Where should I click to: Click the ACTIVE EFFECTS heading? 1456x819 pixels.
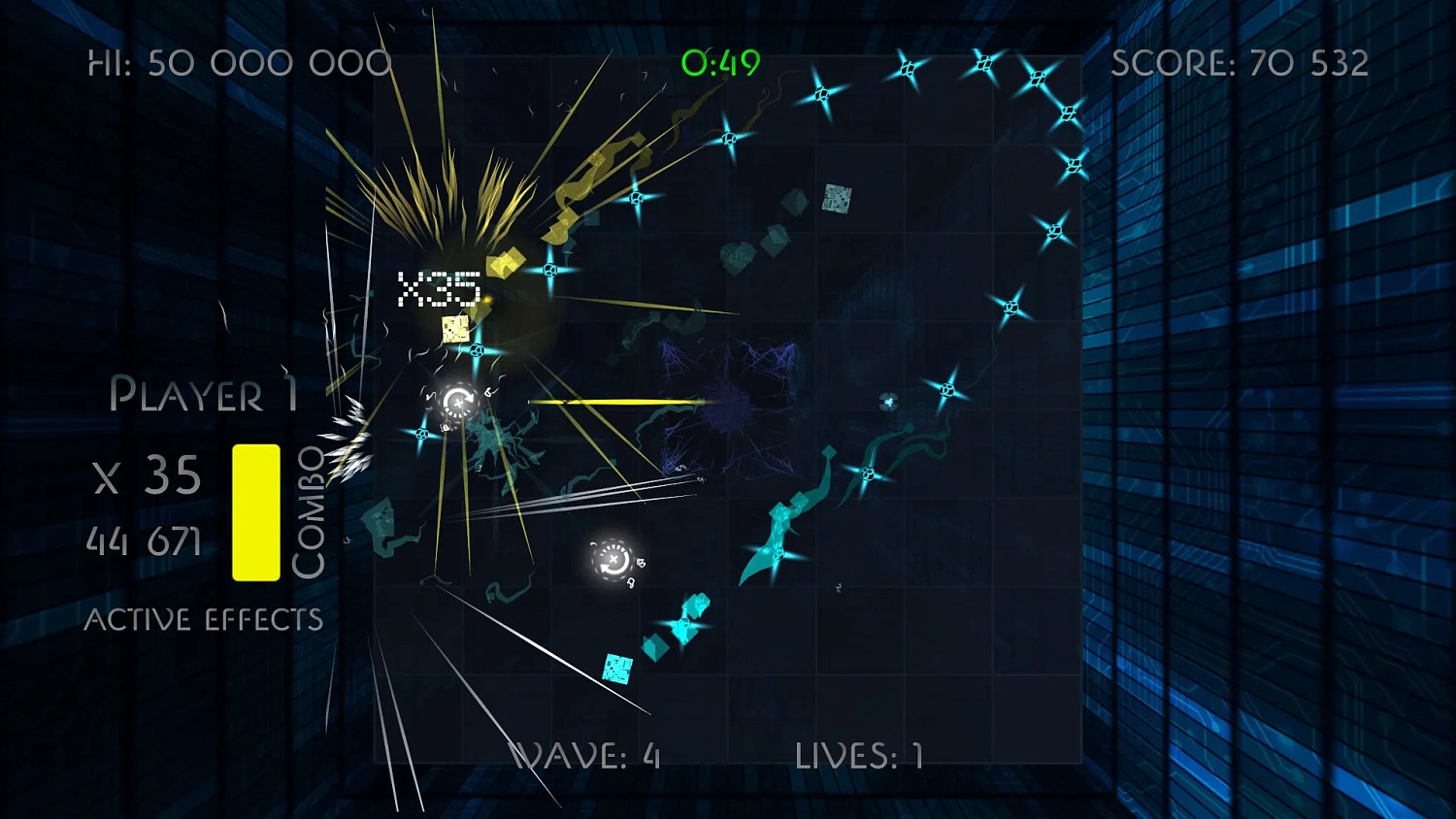click(205, 618)
